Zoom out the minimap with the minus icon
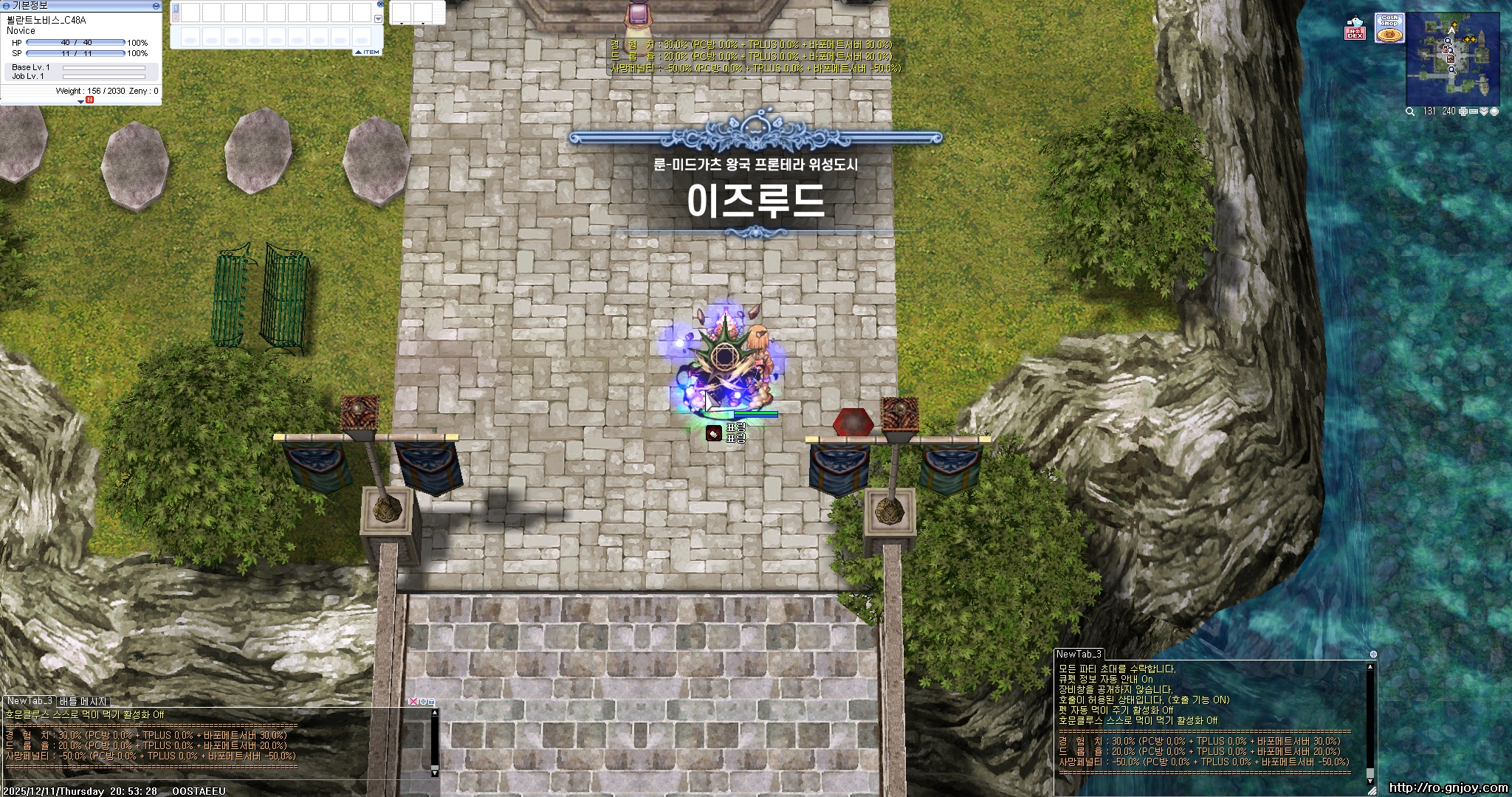Viewport: 1512px width, 797px height. point(1474,111)
